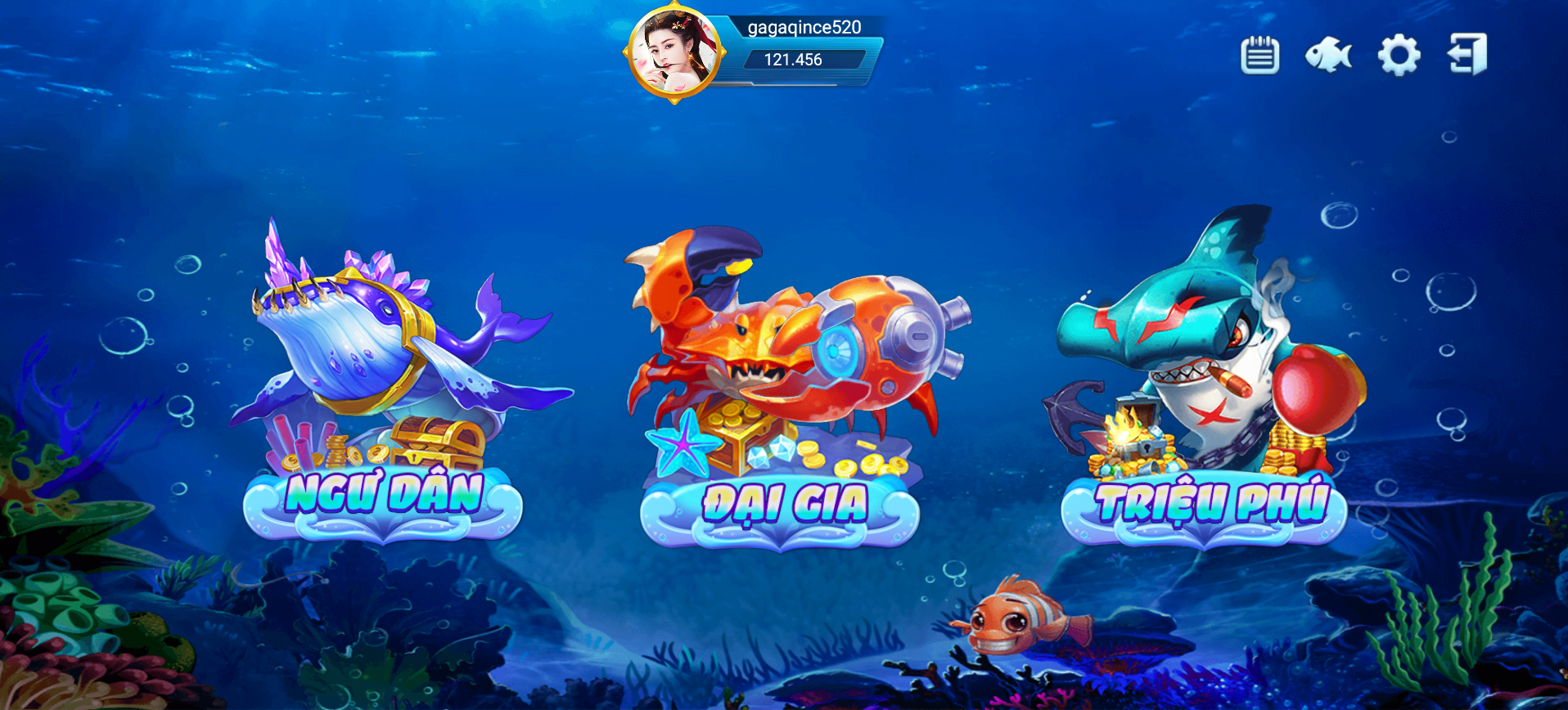Image resolution: width=1568 pixels, height=710 pixels.
Task: Open the notepad list icon
Action: coord(1259,56)
